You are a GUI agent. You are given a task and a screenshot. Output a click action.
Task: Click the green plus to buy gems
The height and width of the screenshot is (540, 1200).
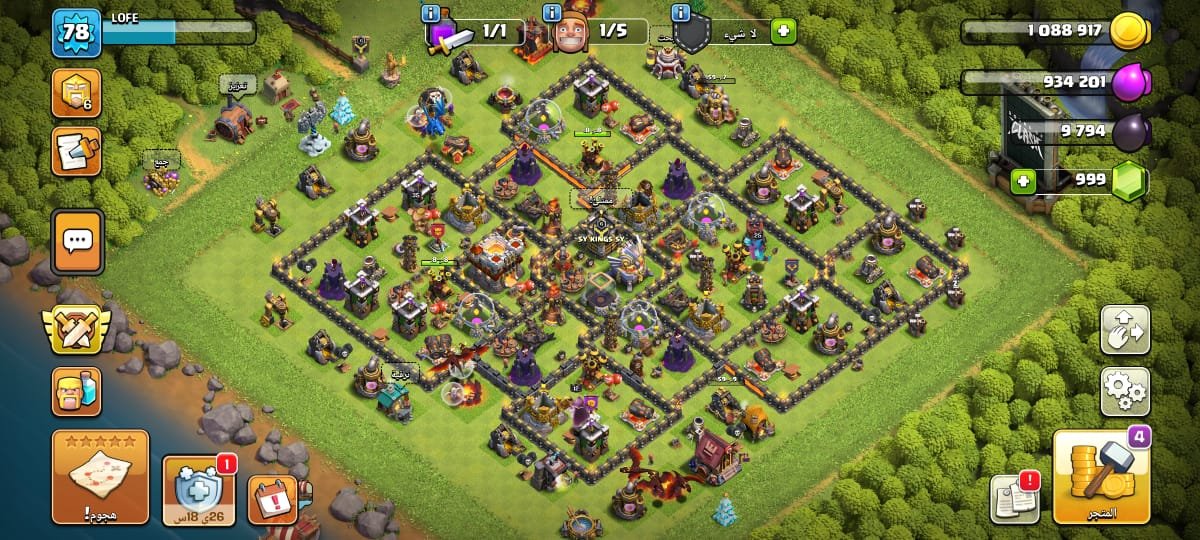1022,182
